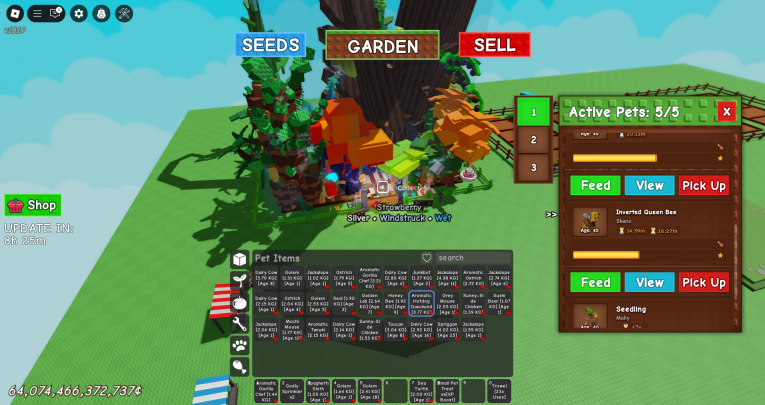The width and height of the screenshot is (765, 405).
Task: View the Inverted Queen Bee pet
Action: pyautogui.click(x=650, y=283)
